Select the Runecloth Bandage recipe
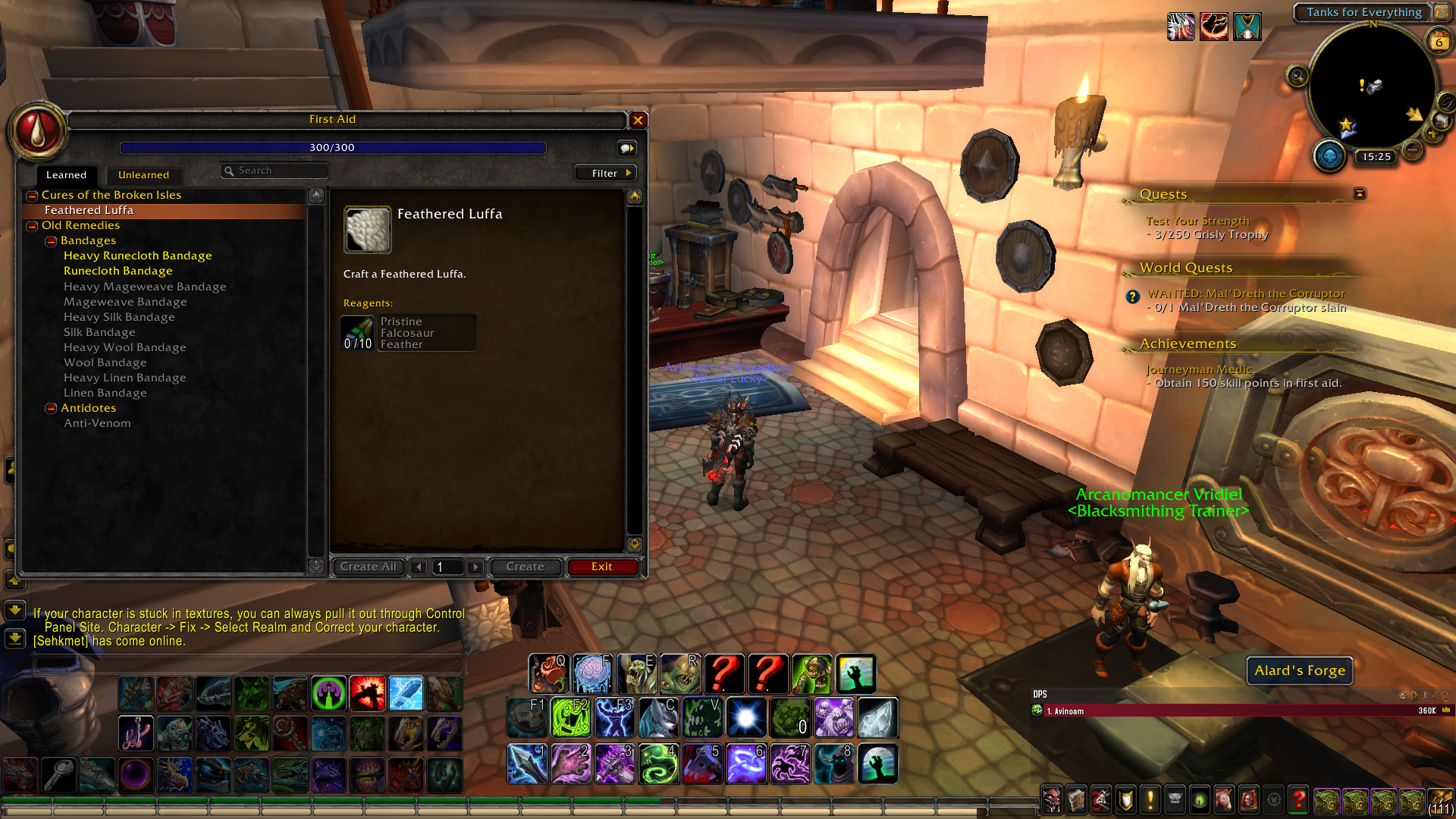Image resolution: width=1456 pixels, height=819 pixels. pyautogui.click(x=118, y=271)
